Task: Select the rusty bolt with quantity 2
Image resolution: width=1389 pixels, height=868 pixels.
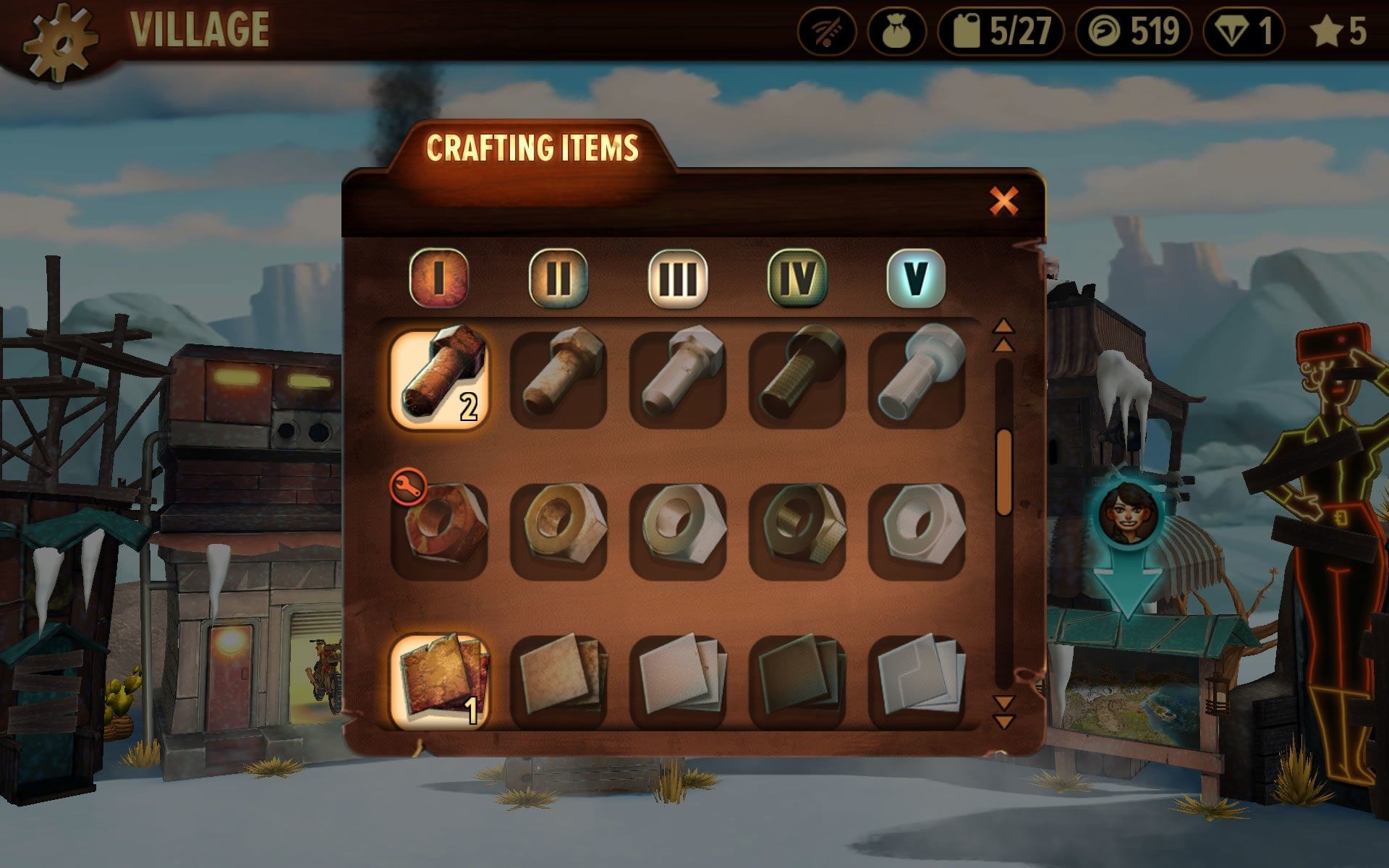Action: 439,380
